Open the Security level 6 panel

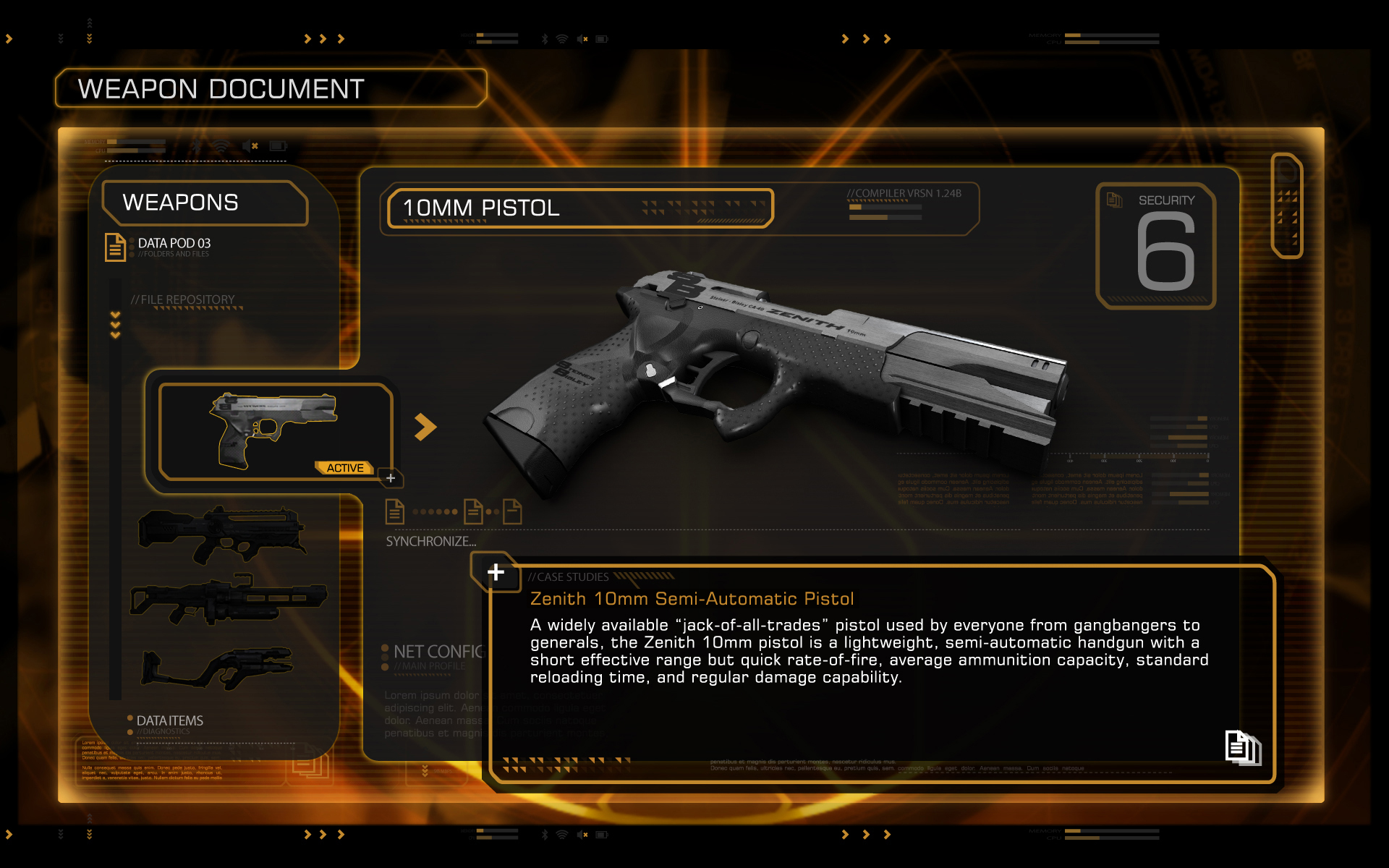[x=1156, y=246]
